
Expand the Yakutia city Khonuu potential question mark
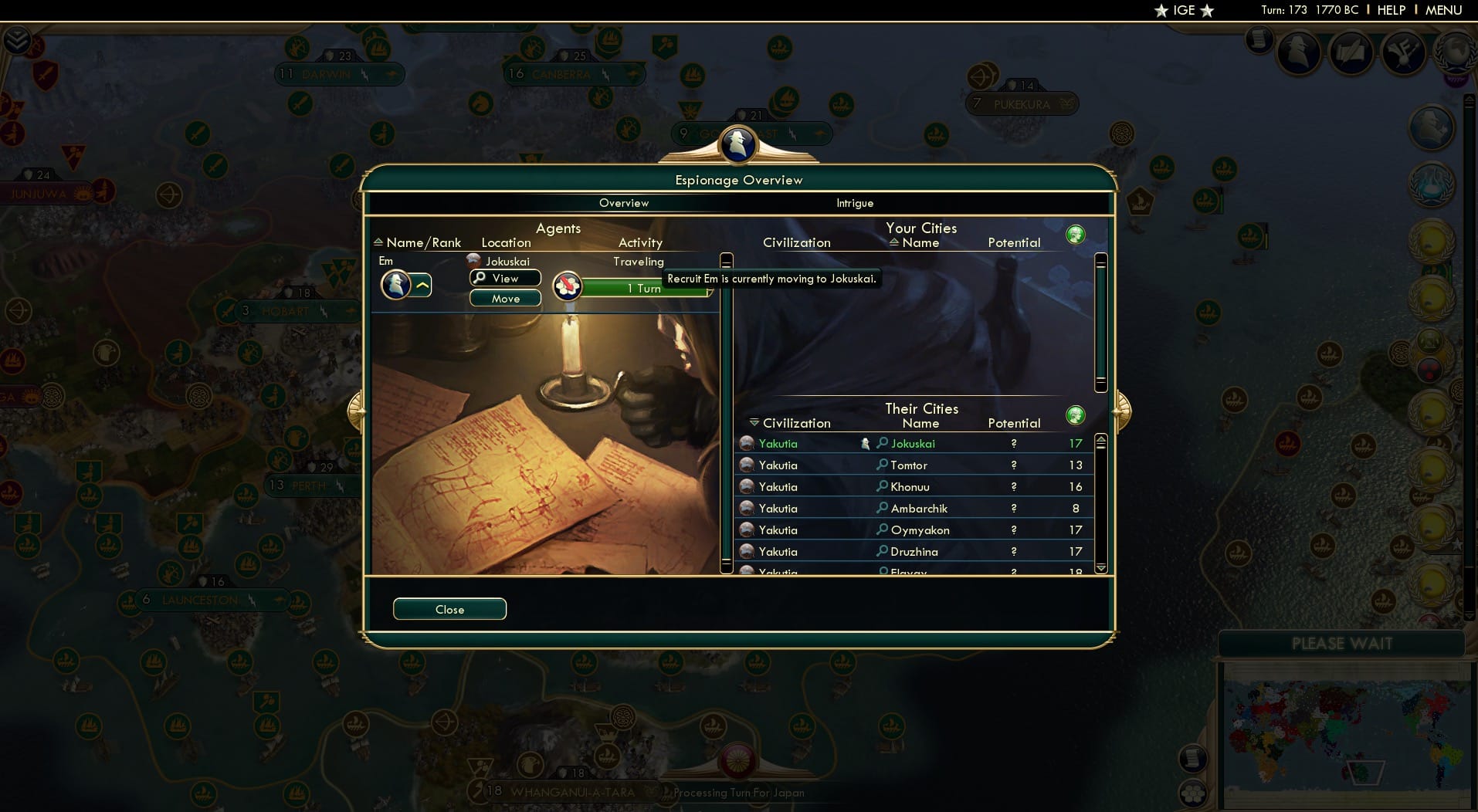(1013, 486)
